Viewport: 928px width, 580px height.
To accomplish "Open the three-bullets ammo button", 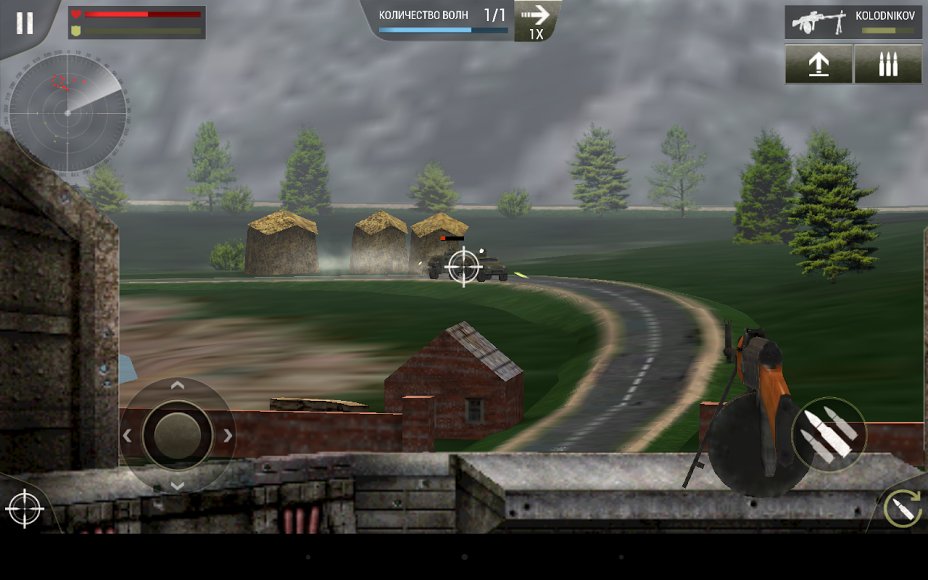I will (x=888, y=64).
